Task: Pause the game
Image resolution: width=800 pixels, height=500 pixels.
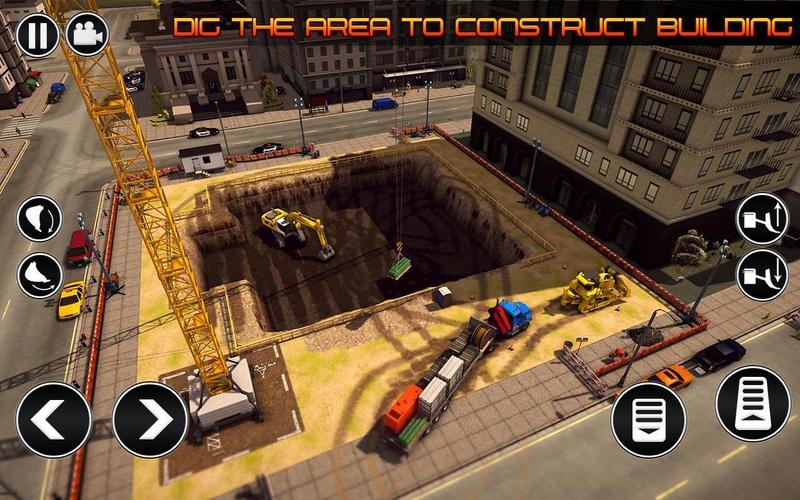Action: click(37, 35)
